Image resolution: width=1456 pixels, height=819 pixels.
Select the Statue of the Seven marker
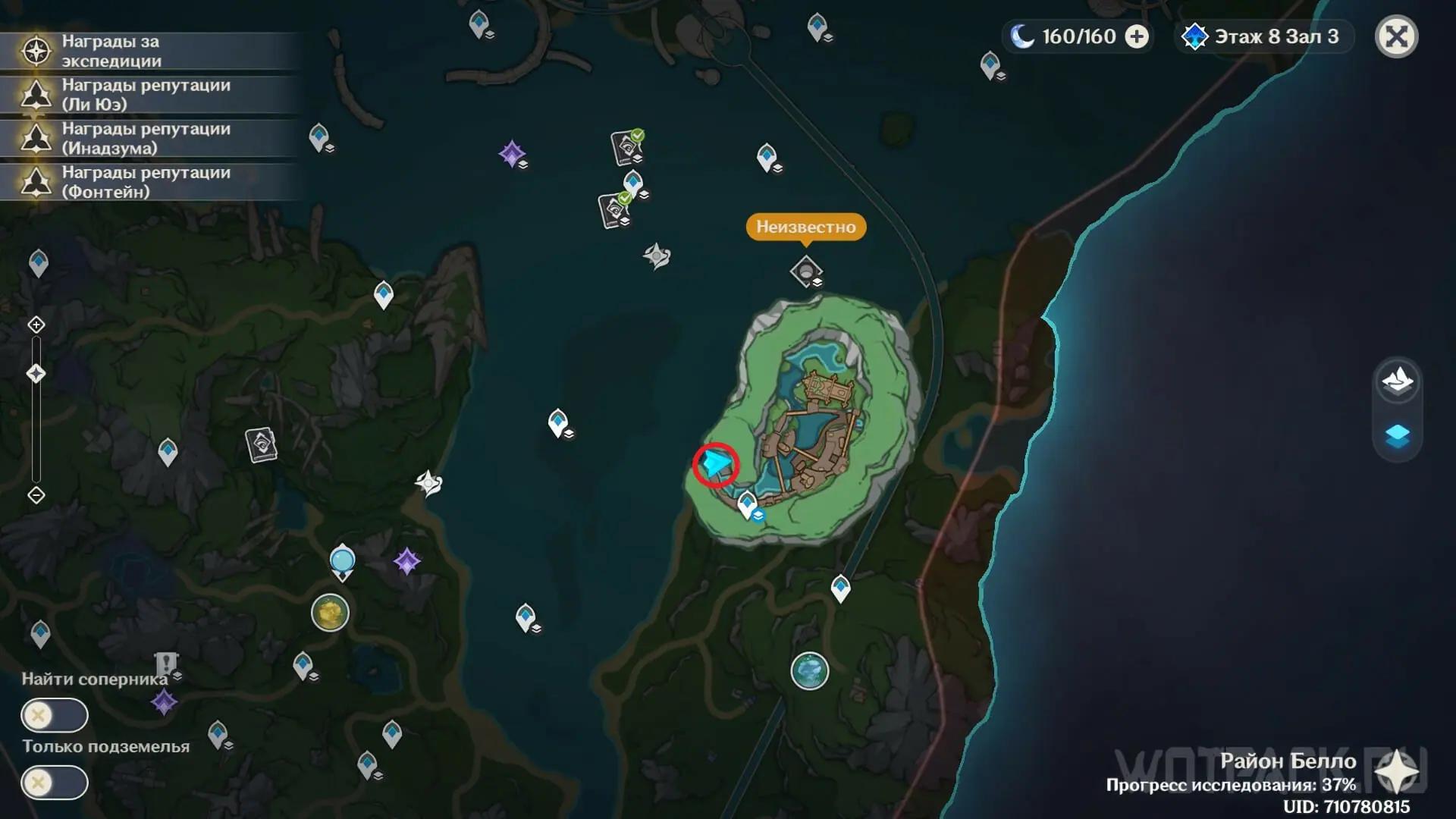point(343,563)
